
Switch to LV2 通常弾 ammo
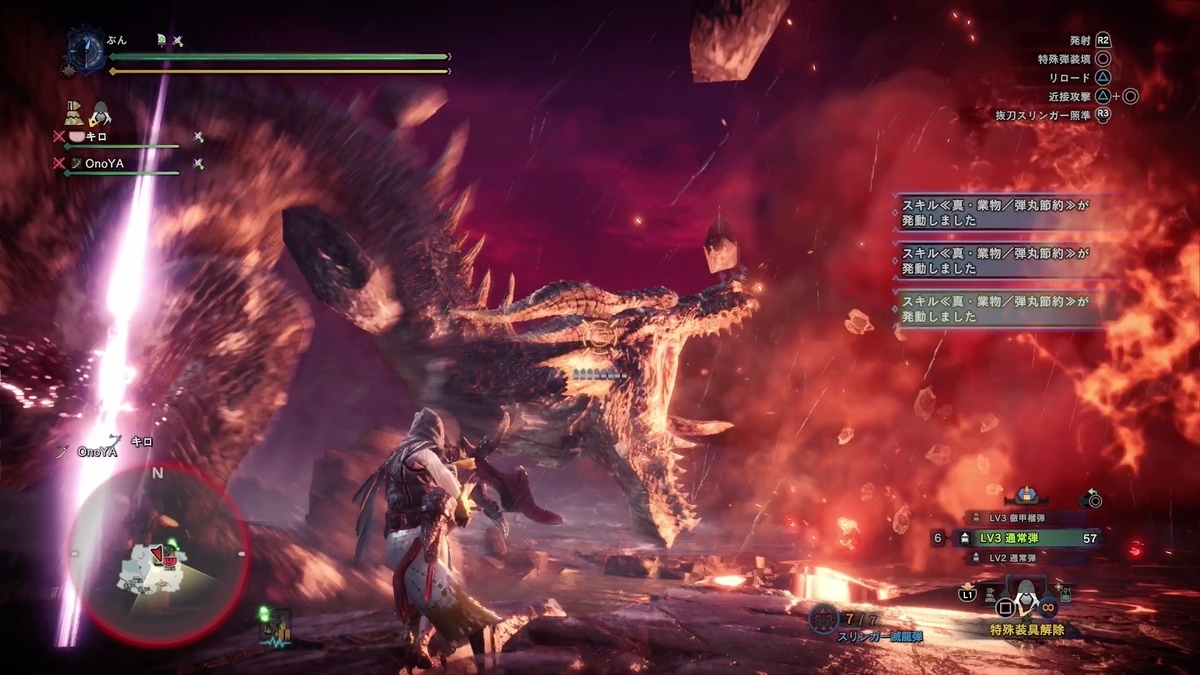1012,558
